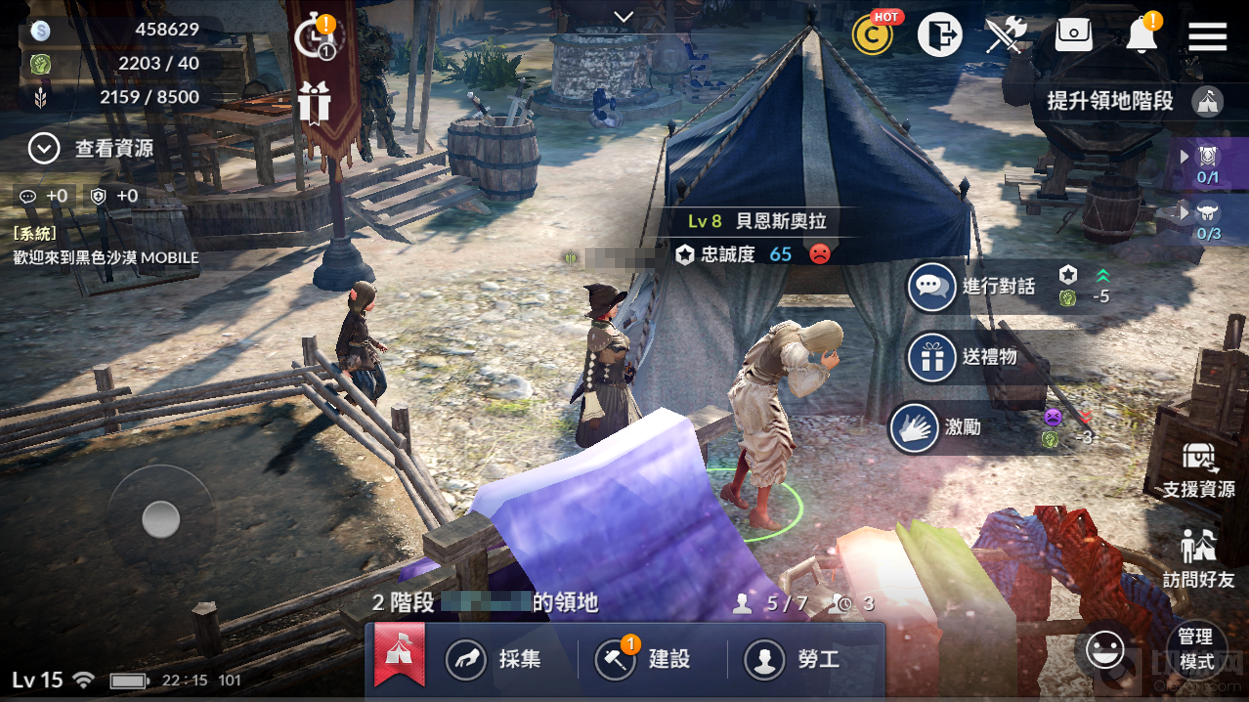
Task: Collapse the top panel with the down arrow
Action: (624, 17)
